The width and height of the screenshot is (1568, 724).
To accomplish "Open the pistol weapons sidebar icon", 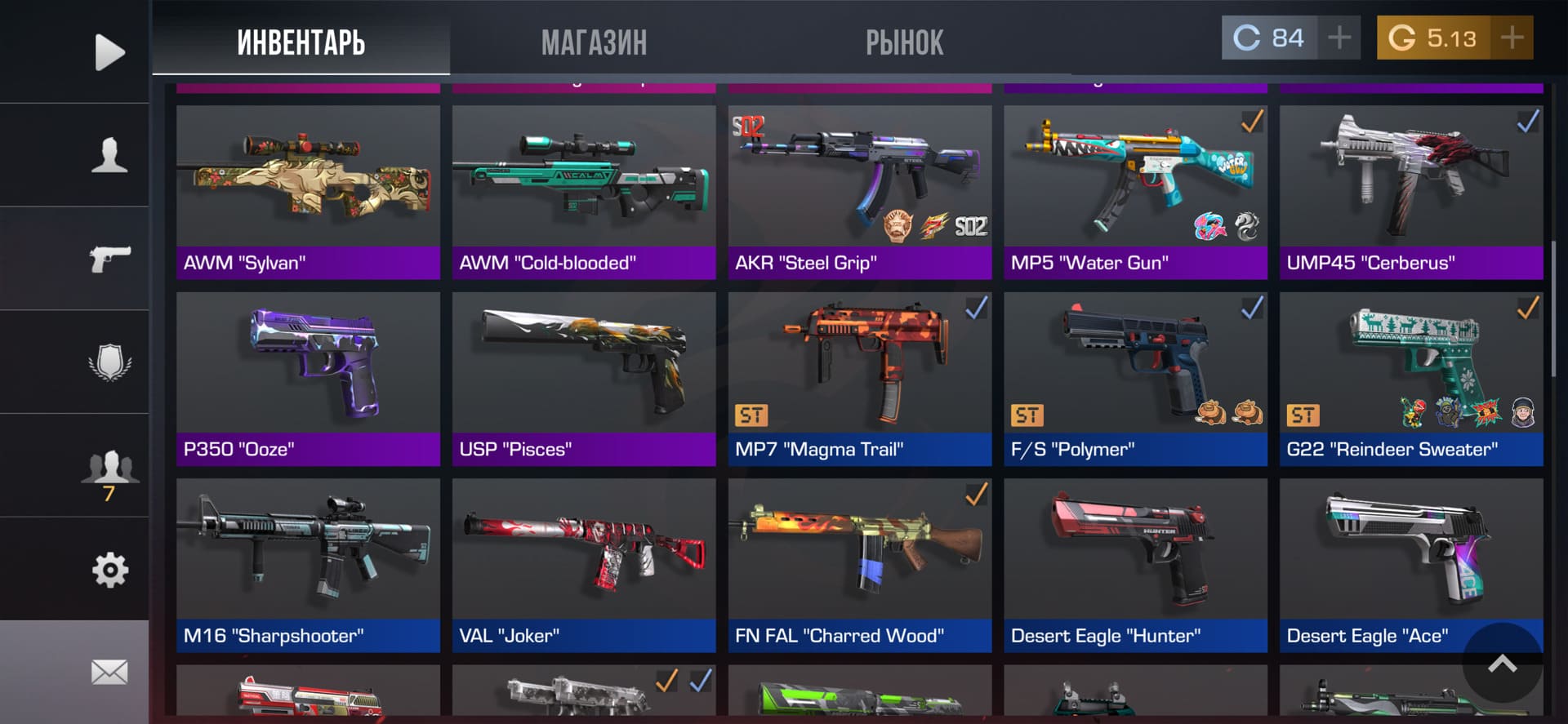I will [109, 259].
